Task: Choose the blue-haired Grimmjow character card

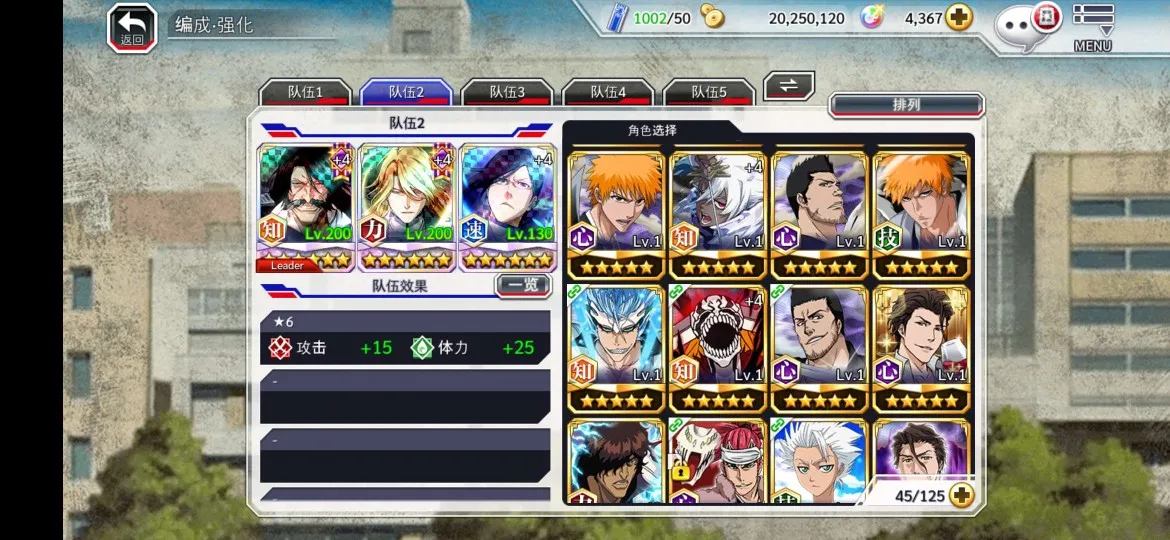Action: [615, 349]
